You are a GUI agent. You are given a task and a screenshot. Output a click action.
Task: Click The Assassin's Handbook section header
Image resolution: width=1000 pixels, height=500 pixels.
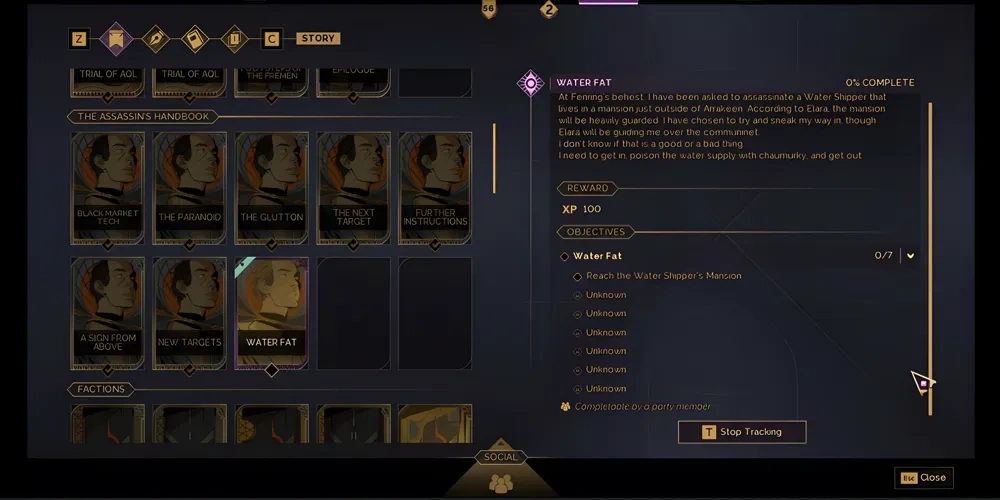(x=143, y=117)
